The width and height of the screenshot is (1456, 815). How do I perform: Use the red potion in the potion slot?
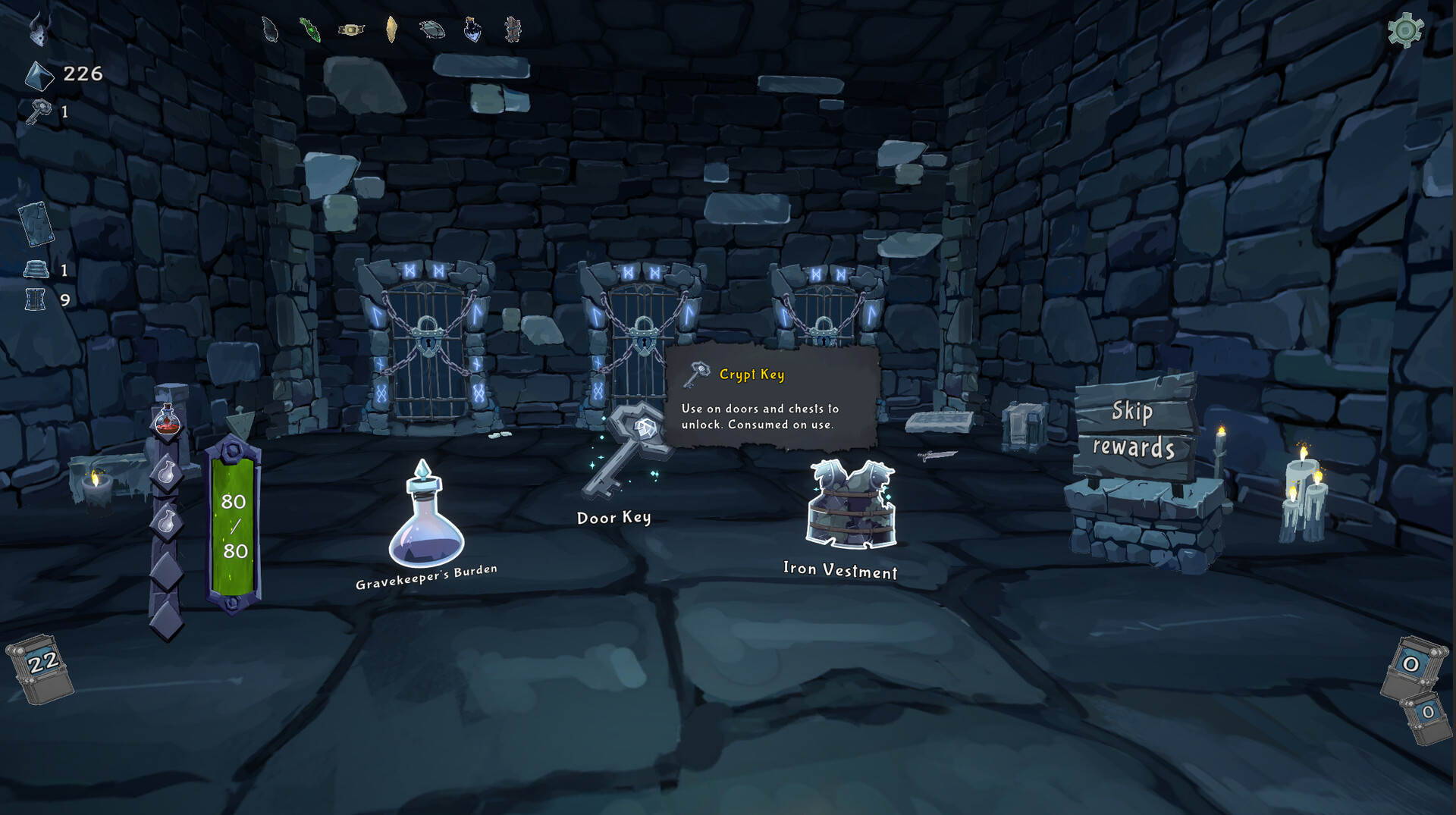click(x=167, y=419)
